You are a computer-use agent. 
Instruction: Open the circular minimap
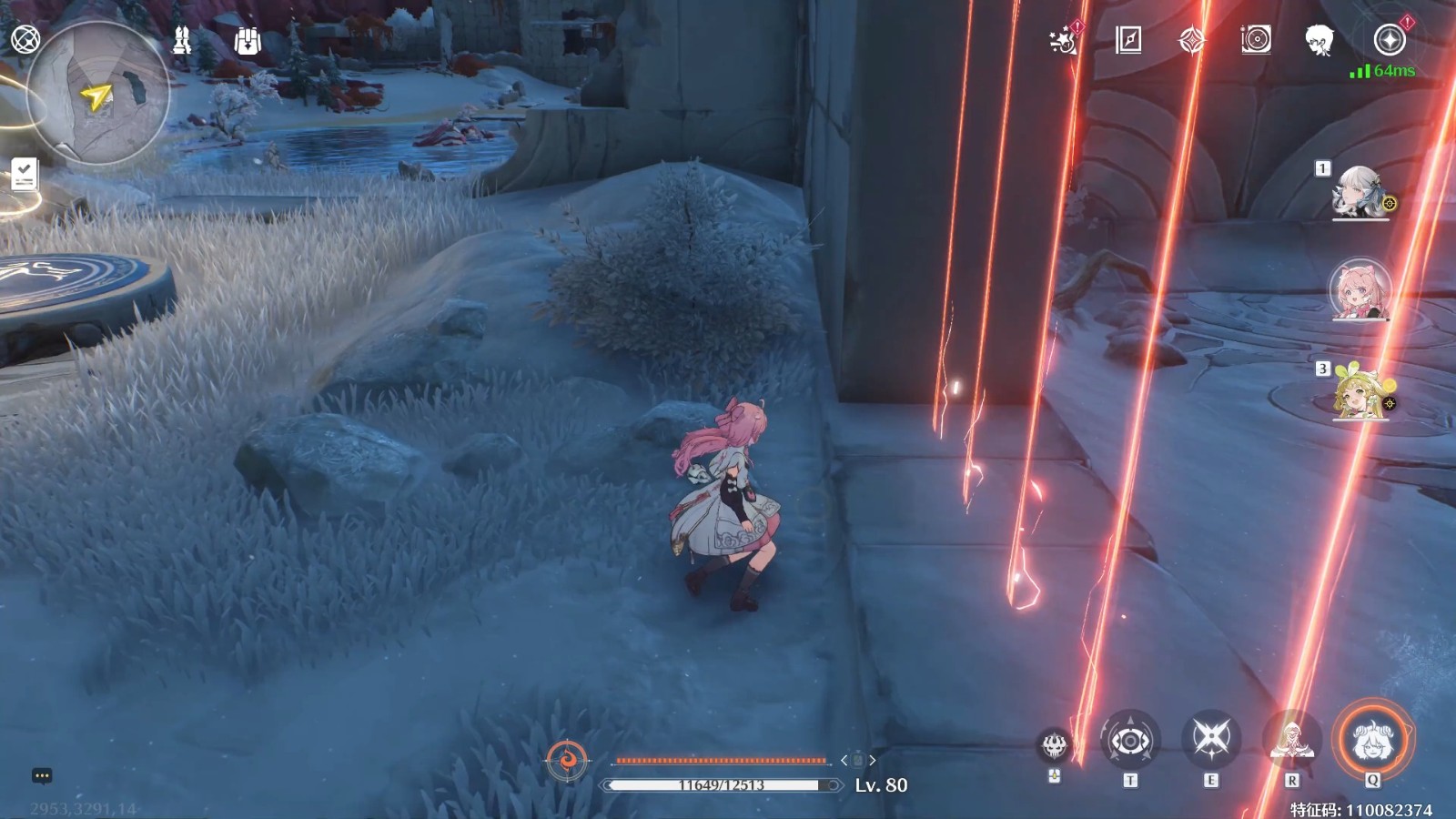pos(98,93)
